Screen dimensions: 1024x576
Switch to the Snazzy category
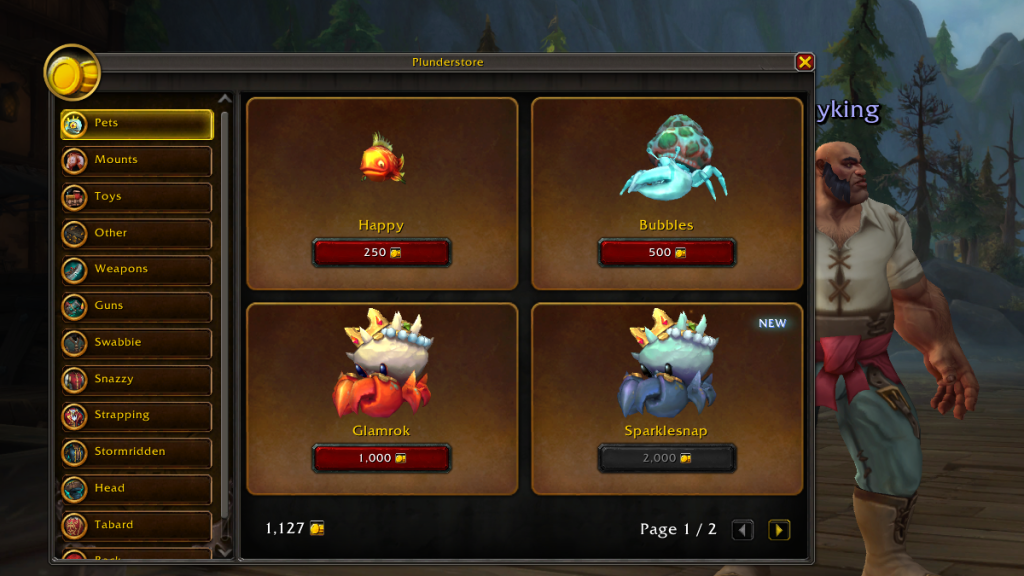(x=136, y=380)
